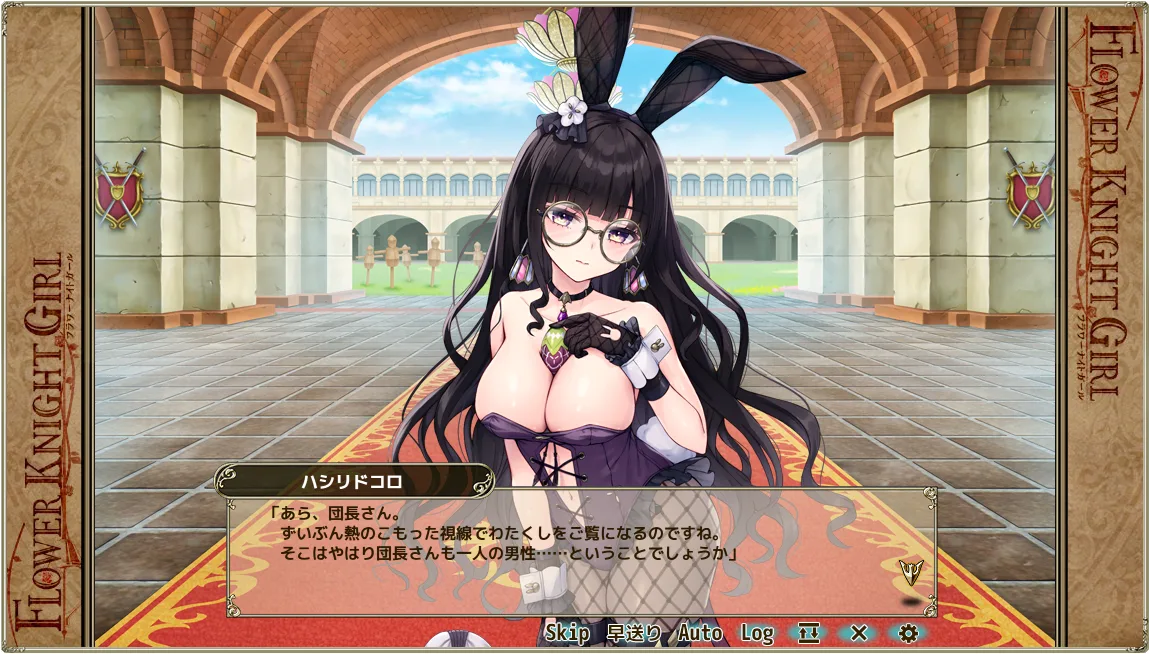Hide the text window with X
This screenshot has height=654, width=1149.
pos(858,632)
